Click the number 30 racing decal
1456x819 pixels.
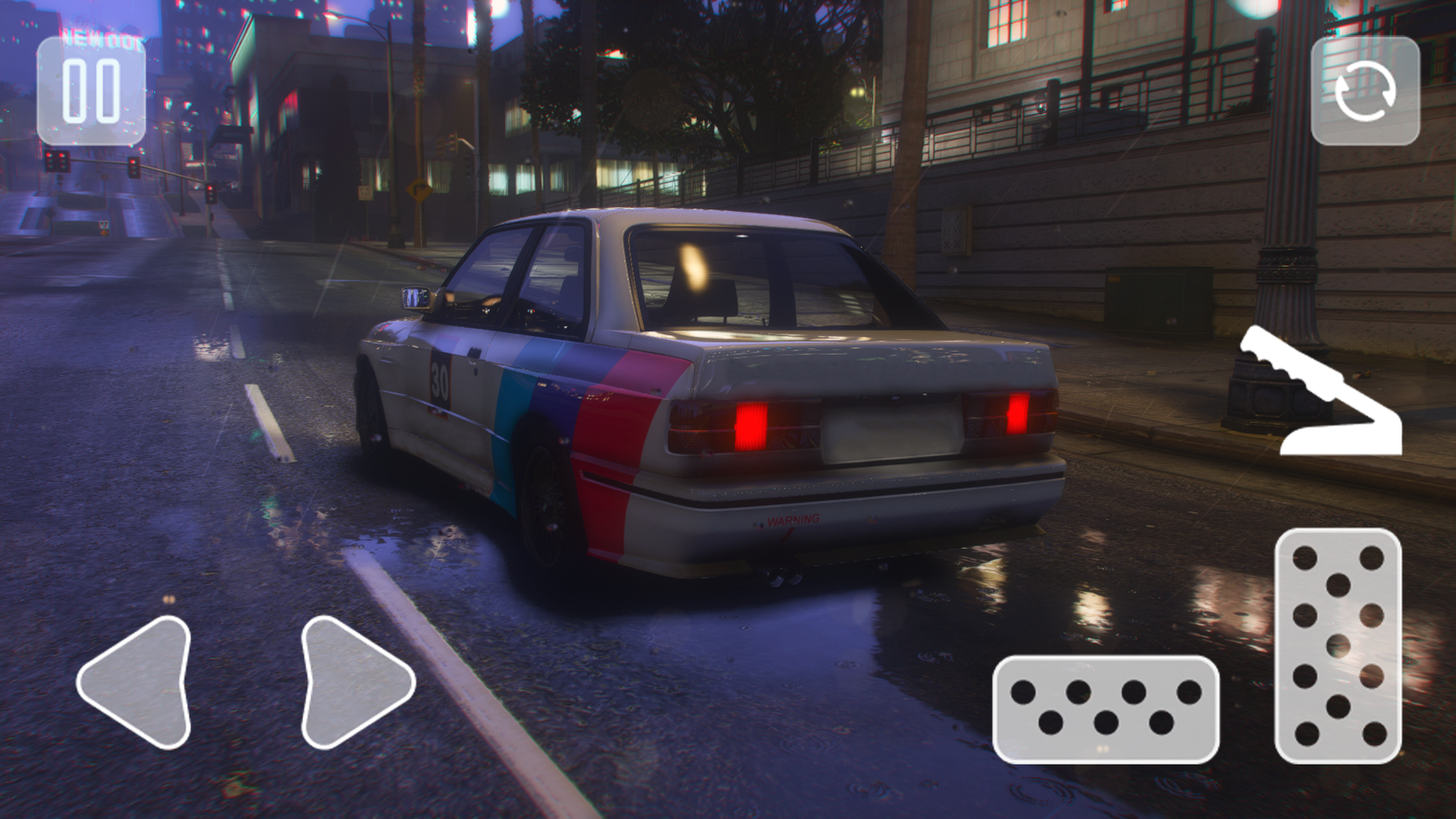click(438, 377)
